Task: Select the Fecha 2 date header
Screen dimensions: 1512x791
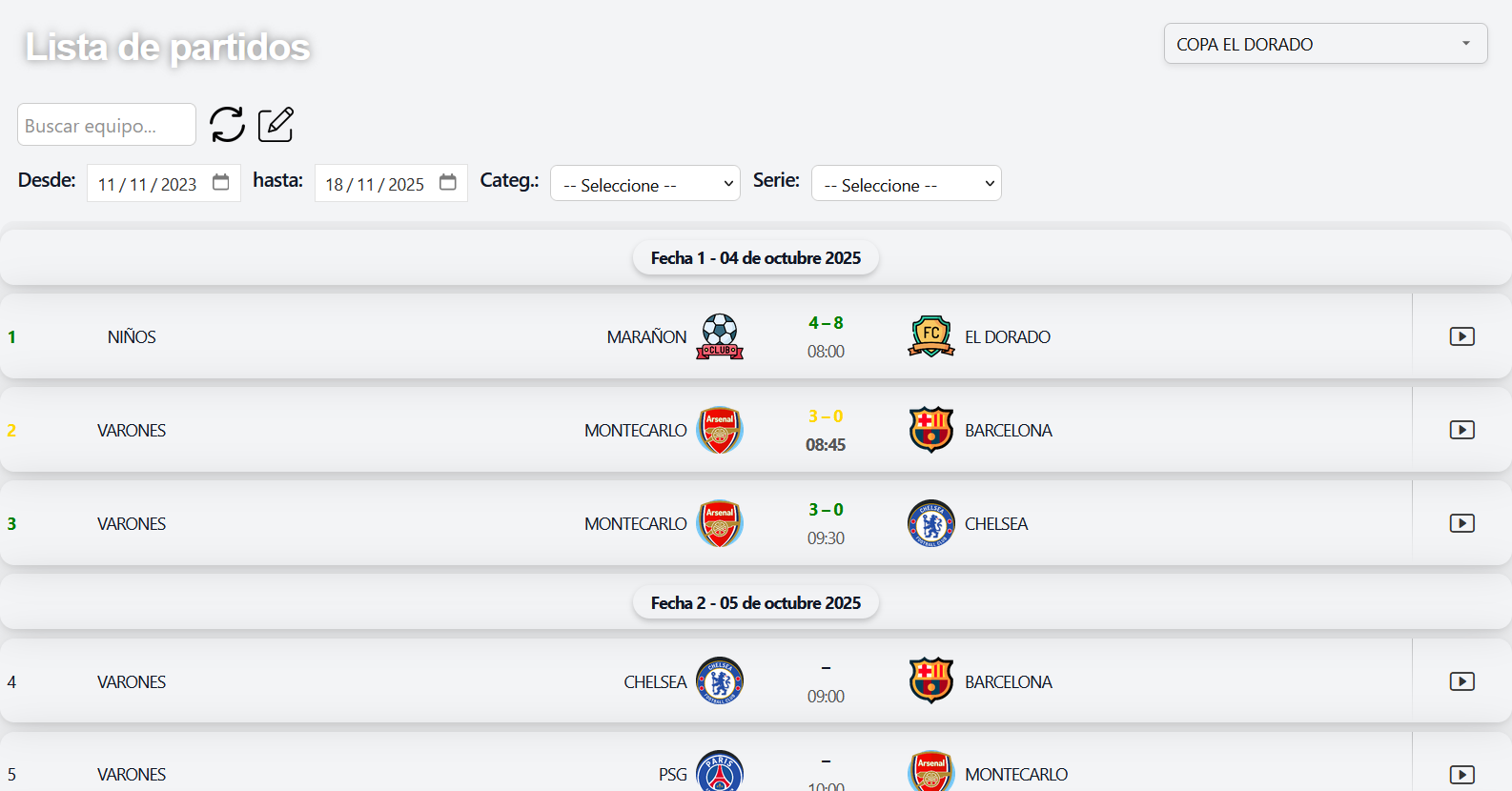Action: (x=755, y=601)
